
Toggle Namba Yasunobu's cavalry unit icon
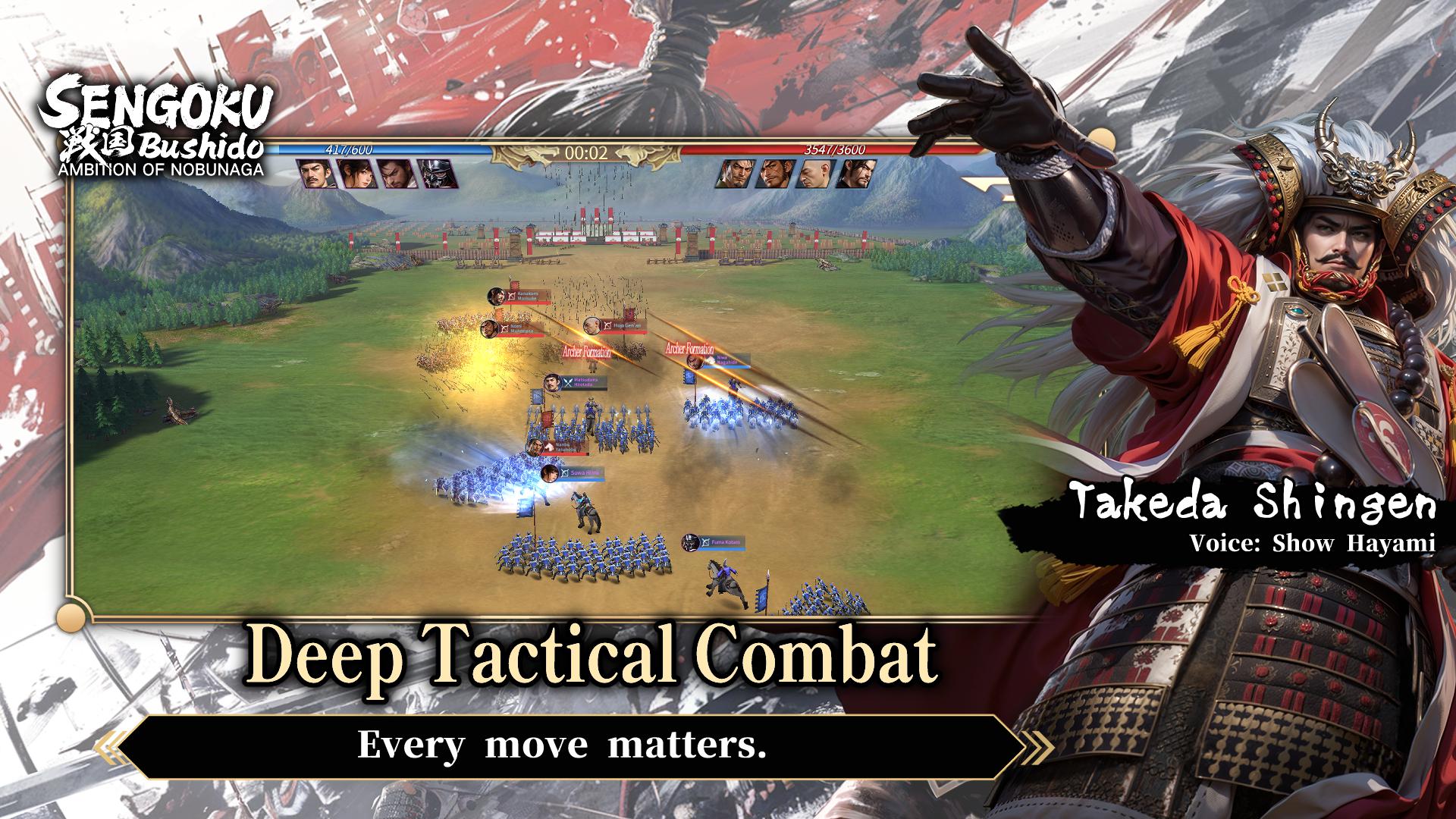pos(548,447)
